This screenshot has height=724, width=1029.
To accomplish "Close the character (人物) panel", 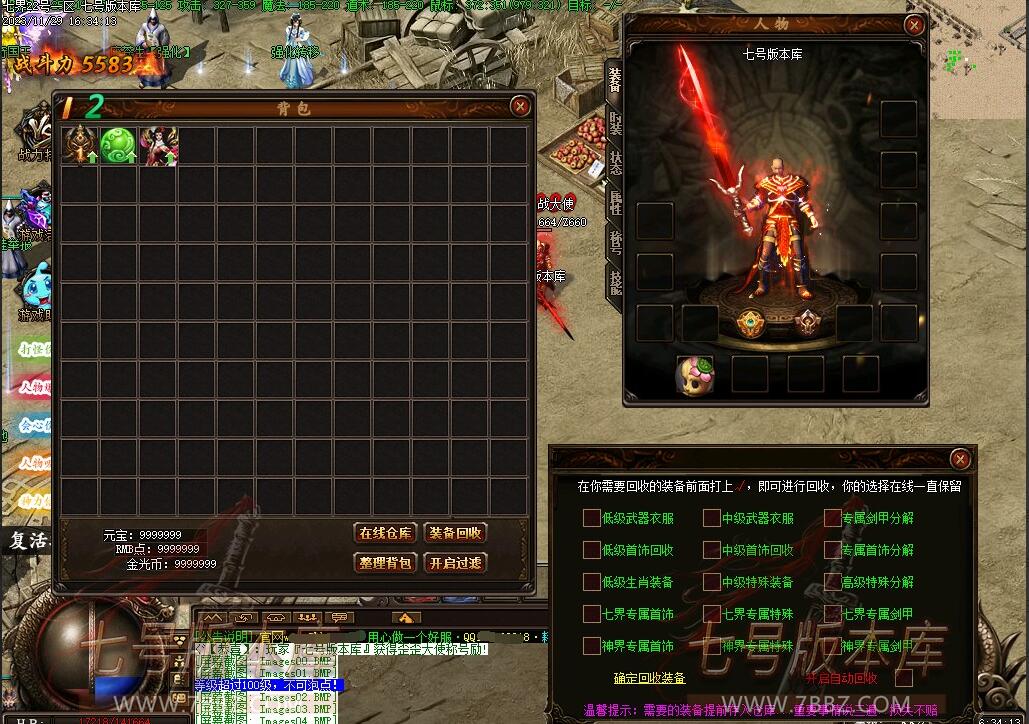I will [913, 26].
